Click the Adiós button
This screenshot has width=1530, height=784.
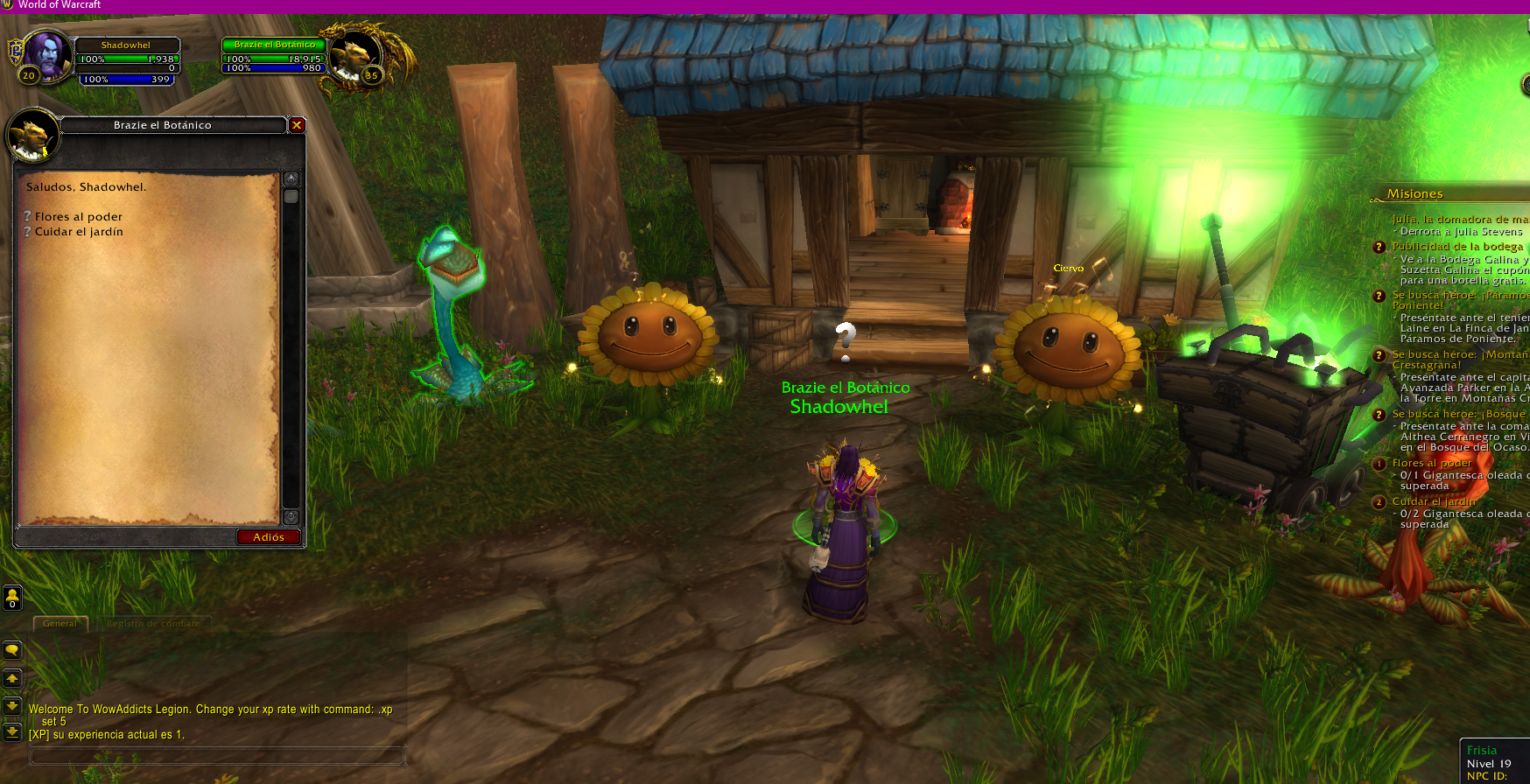[x=268, y=537]
